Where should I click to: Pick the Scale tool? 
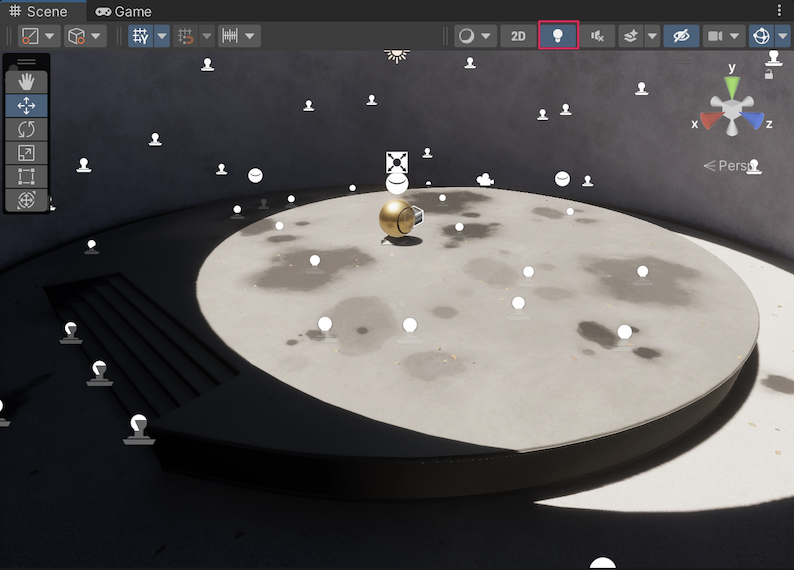pos(26,153)
